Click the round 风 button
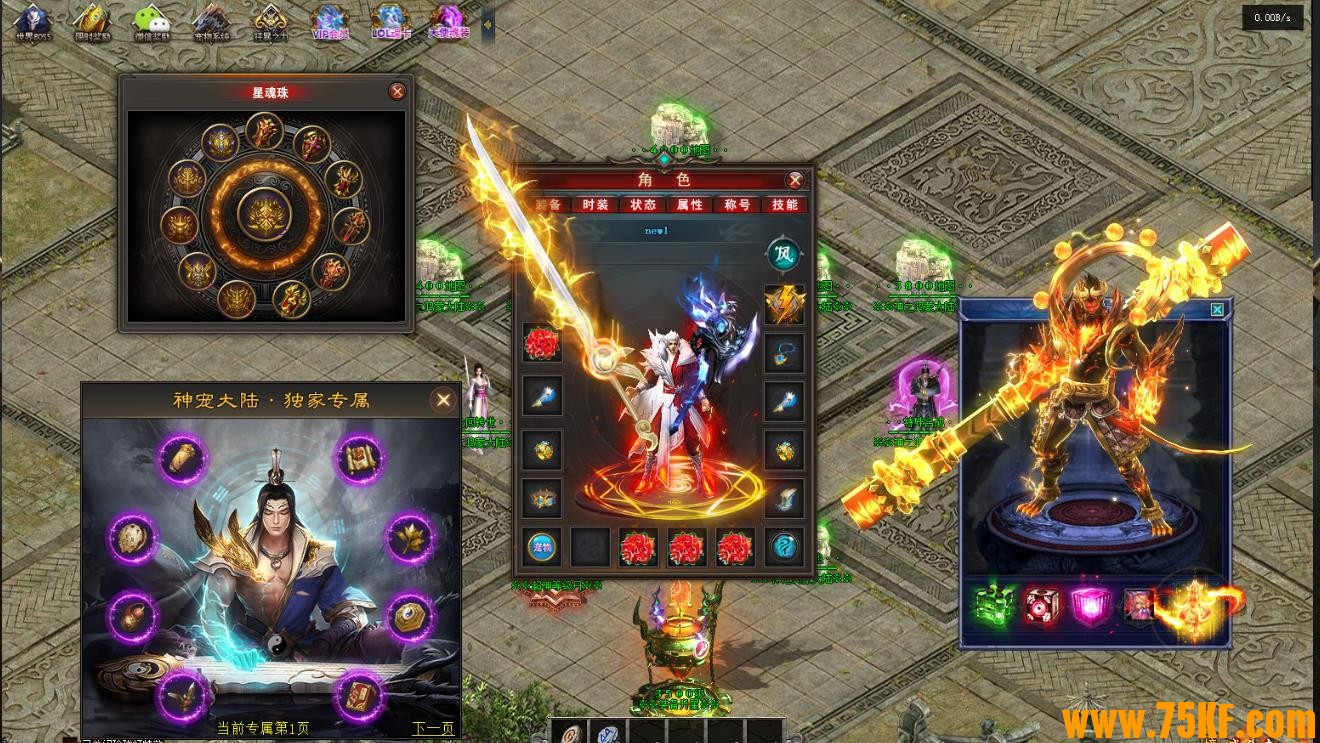1320x743 pixels. (x=784, y=254)
